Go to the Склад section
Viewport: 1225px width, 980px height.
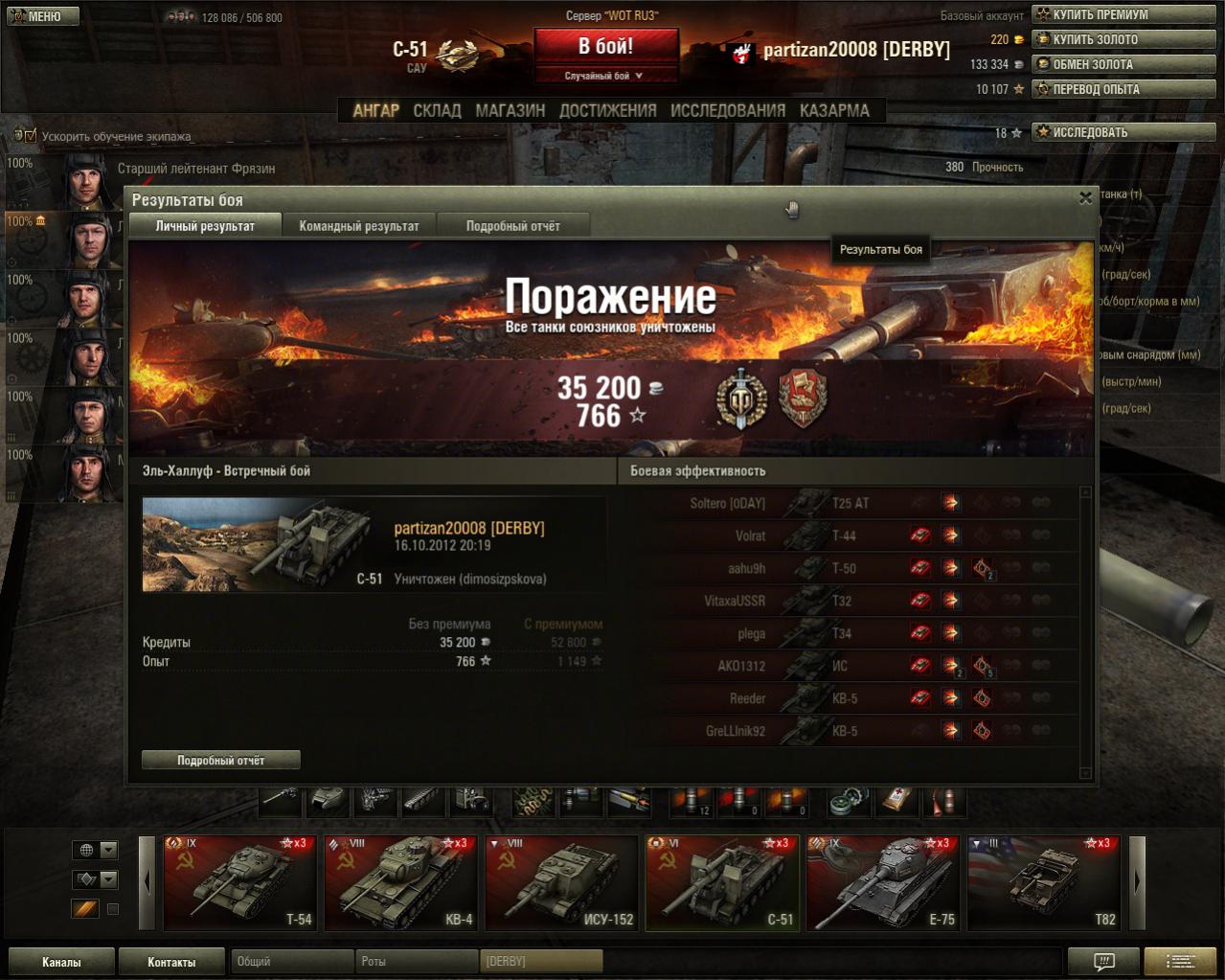pyautogui.click(x=437, y=110)
